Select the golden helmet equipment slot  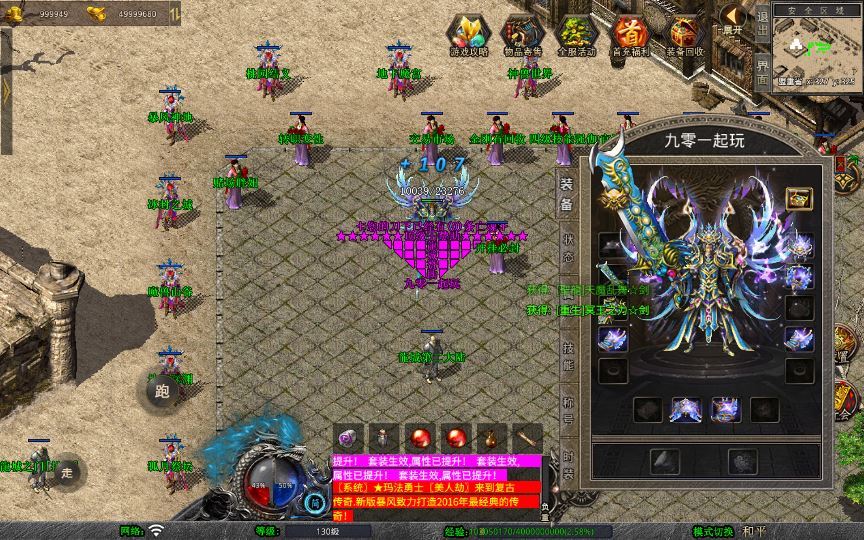pyautogui.click(x=798, y=198)
